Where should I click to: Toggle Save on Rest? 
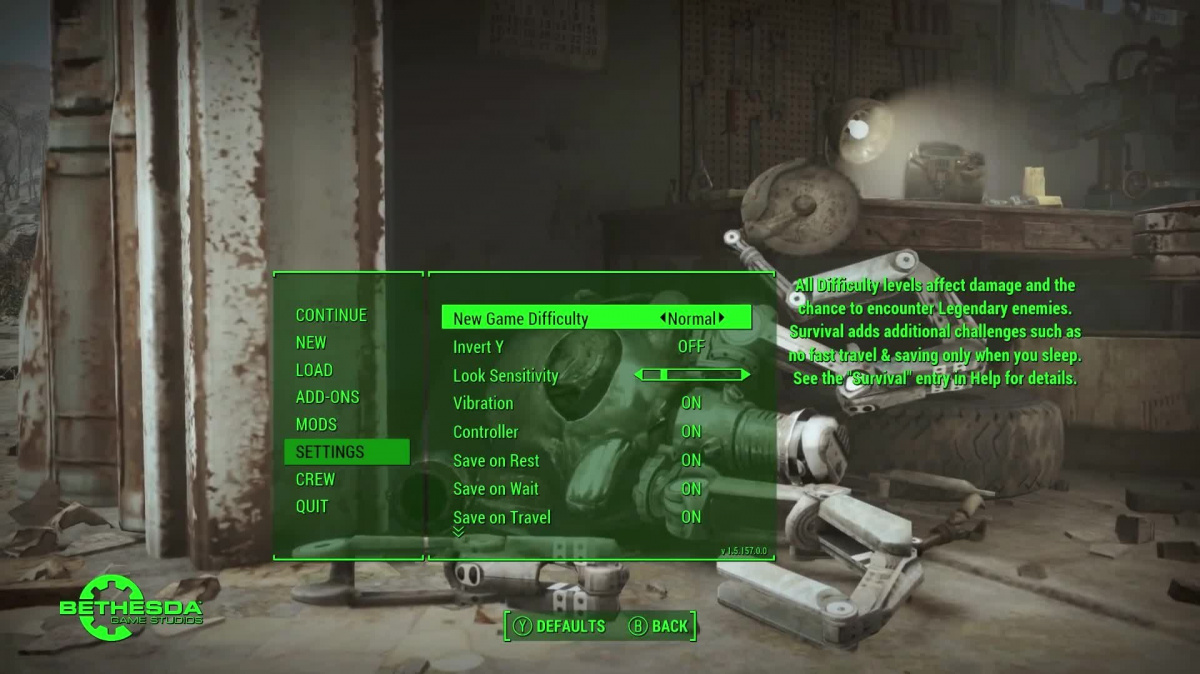[x=691, y=460]
